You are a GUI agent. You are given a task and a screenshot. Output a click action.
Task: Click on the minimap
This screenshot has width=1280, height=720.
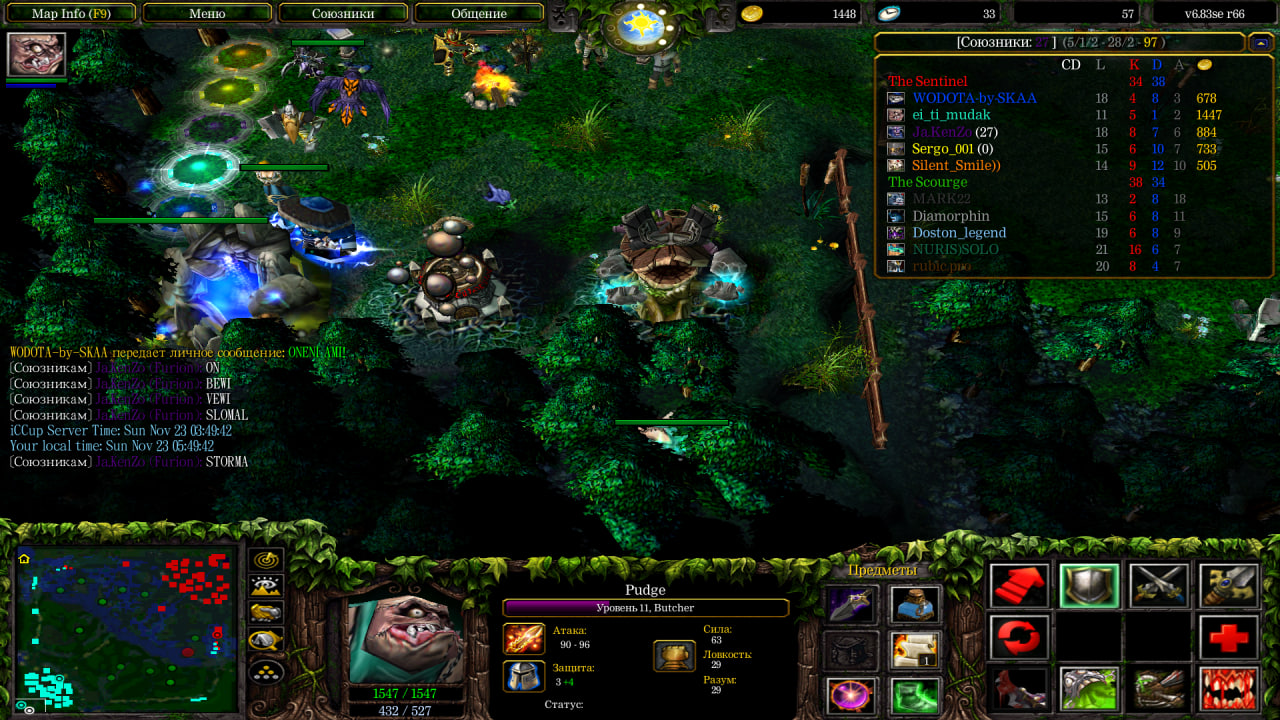[125, 628]
